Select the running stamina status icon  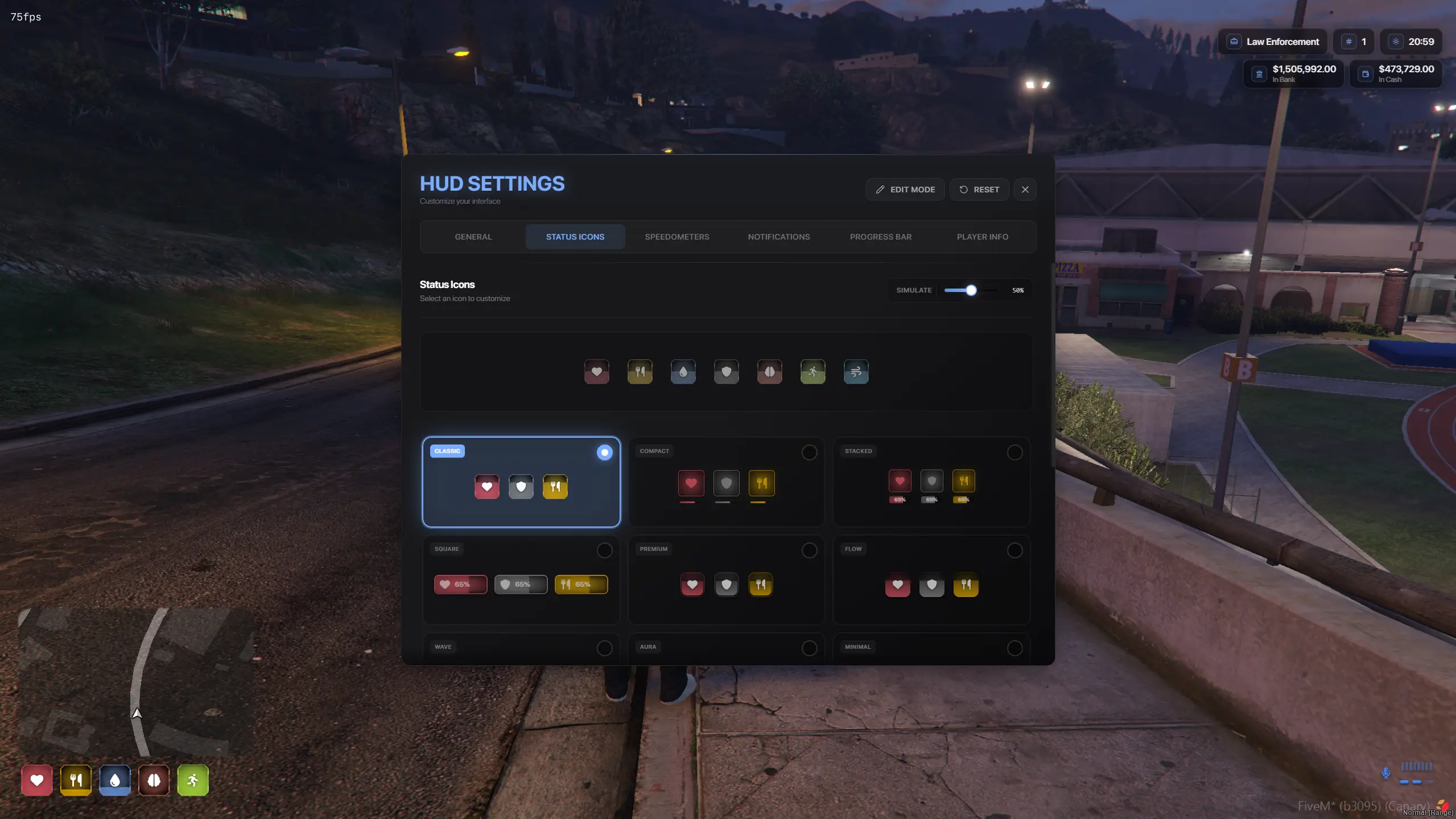click(x=812, y=371)
